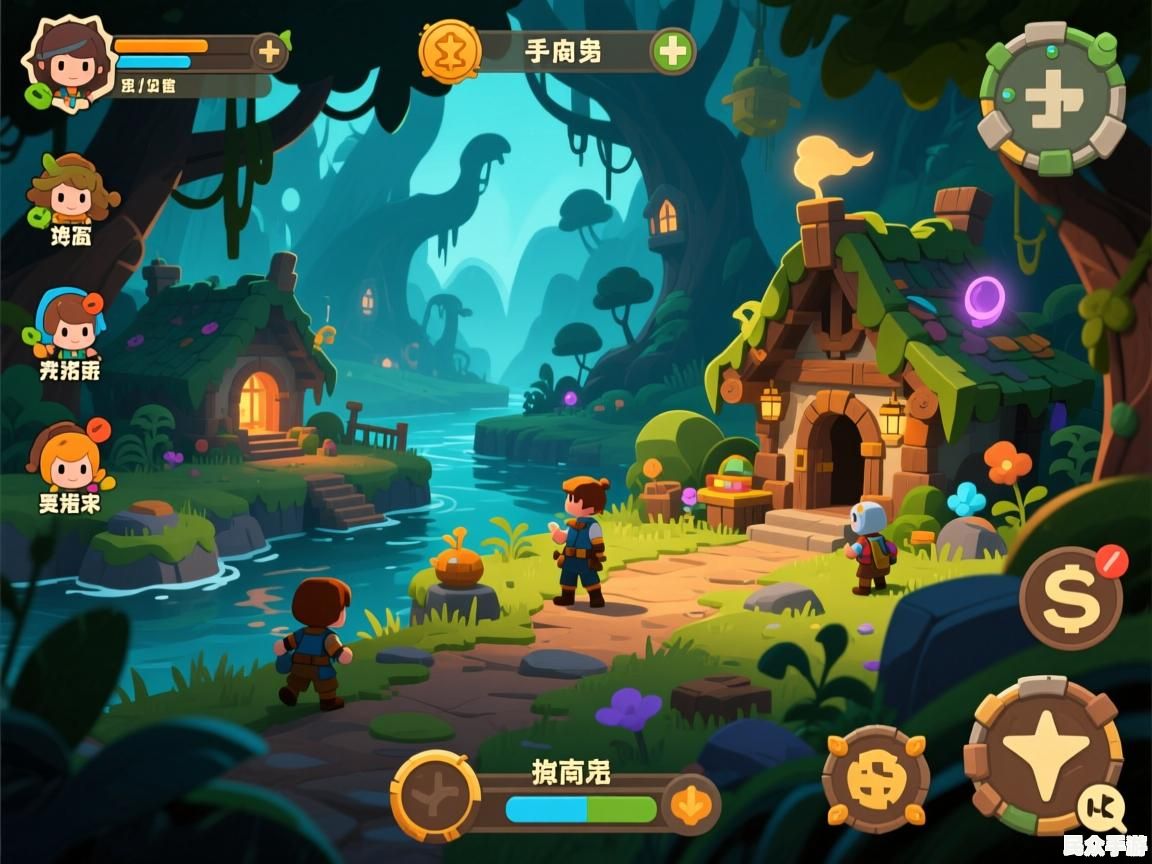Open the dollar sign shop button
The width and height of the screenshot is (1152, 864).
[x=1071, y=598]
